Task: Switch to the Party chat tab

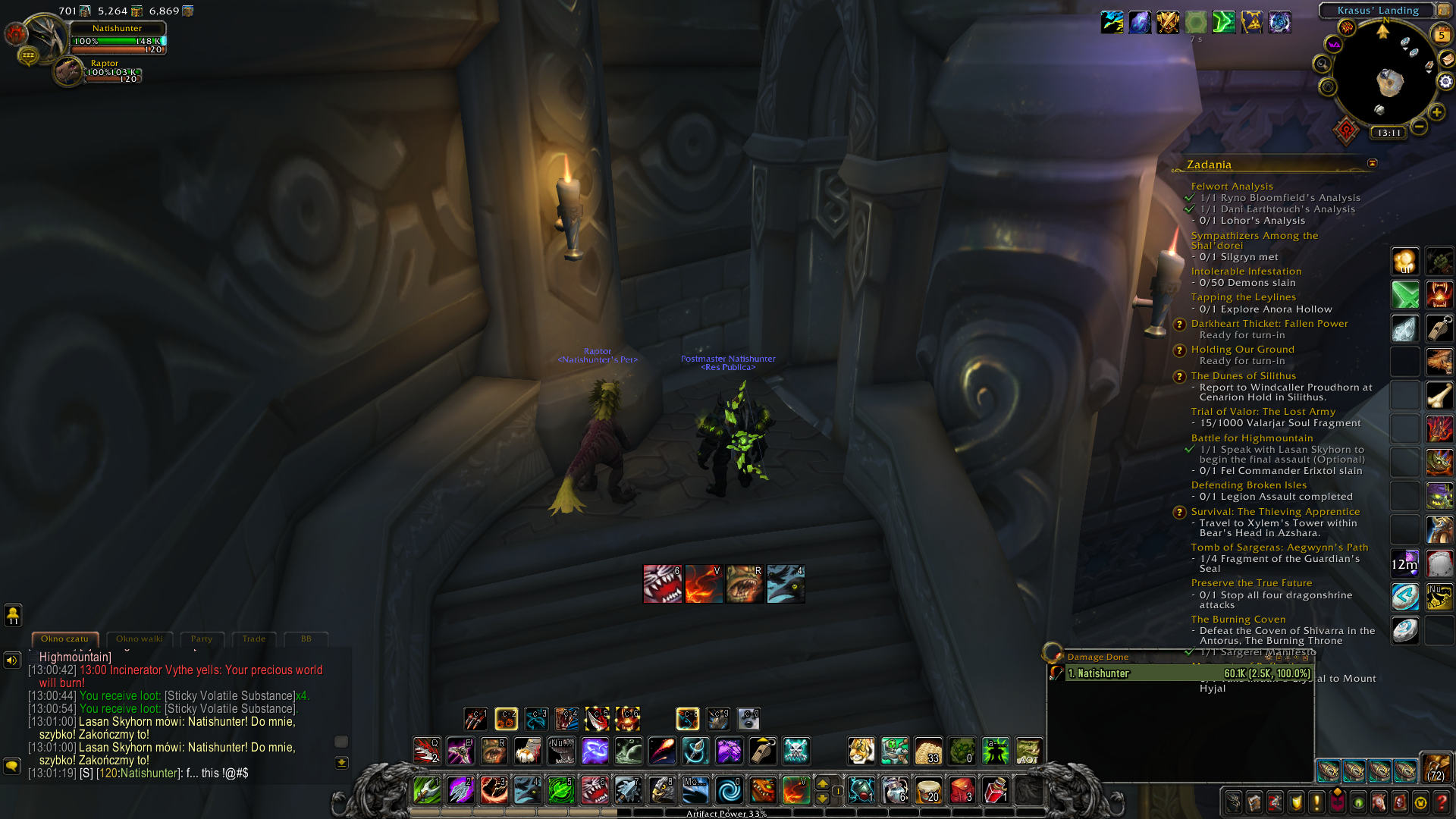Action: coord(202,639)
